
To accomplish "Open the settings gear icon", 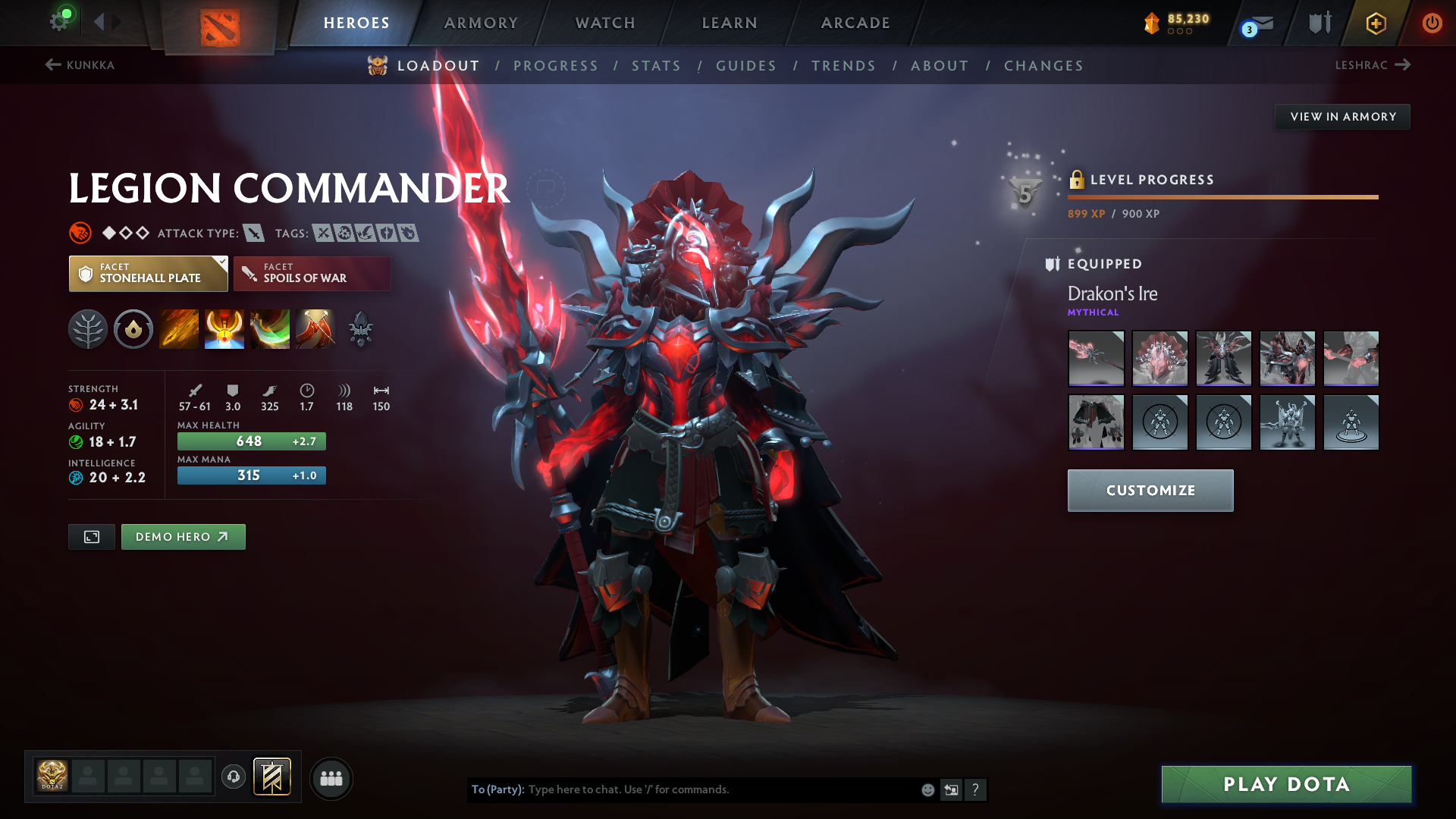I will click(x=59, y=21).
